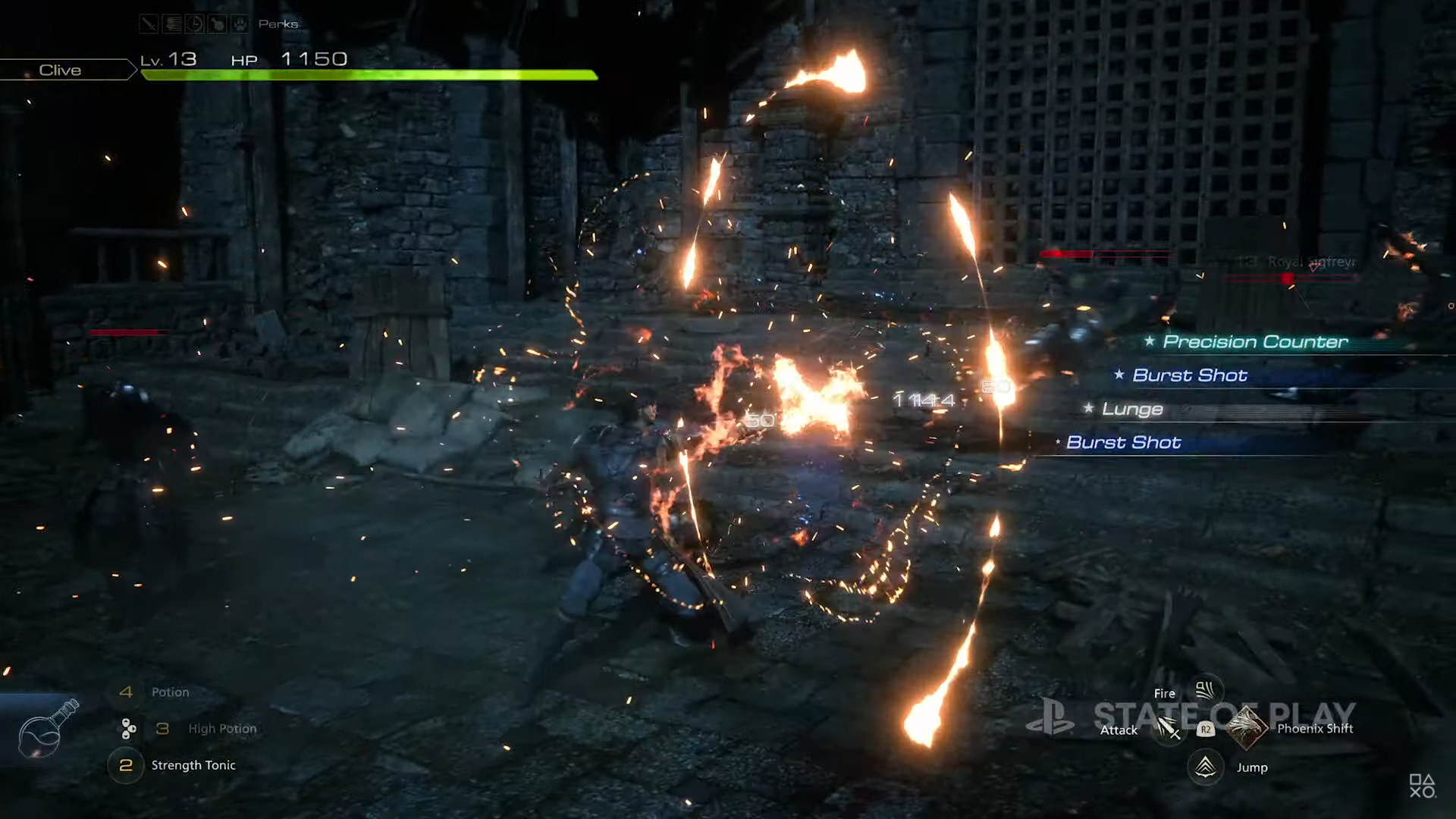Activate the Phoenix Shift ability icon
This screenshot has height=819, width=1456.
pyautogui.click(x=1246, y=728)
